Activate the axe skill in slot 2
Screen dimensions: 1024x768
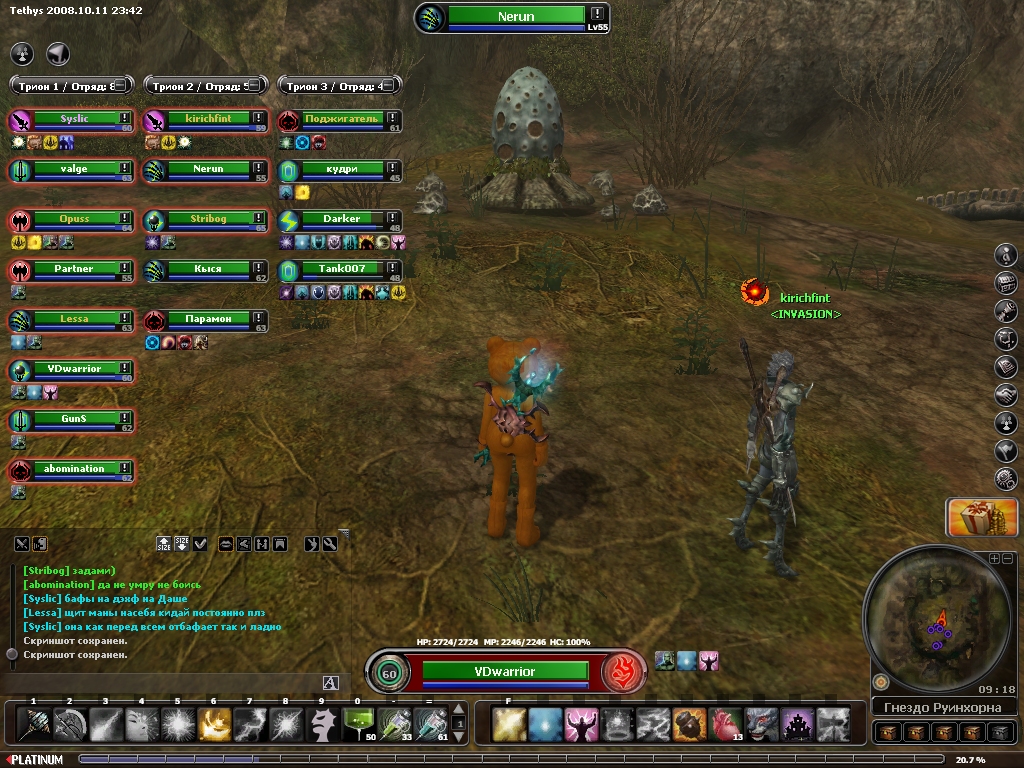pos(69,723)
